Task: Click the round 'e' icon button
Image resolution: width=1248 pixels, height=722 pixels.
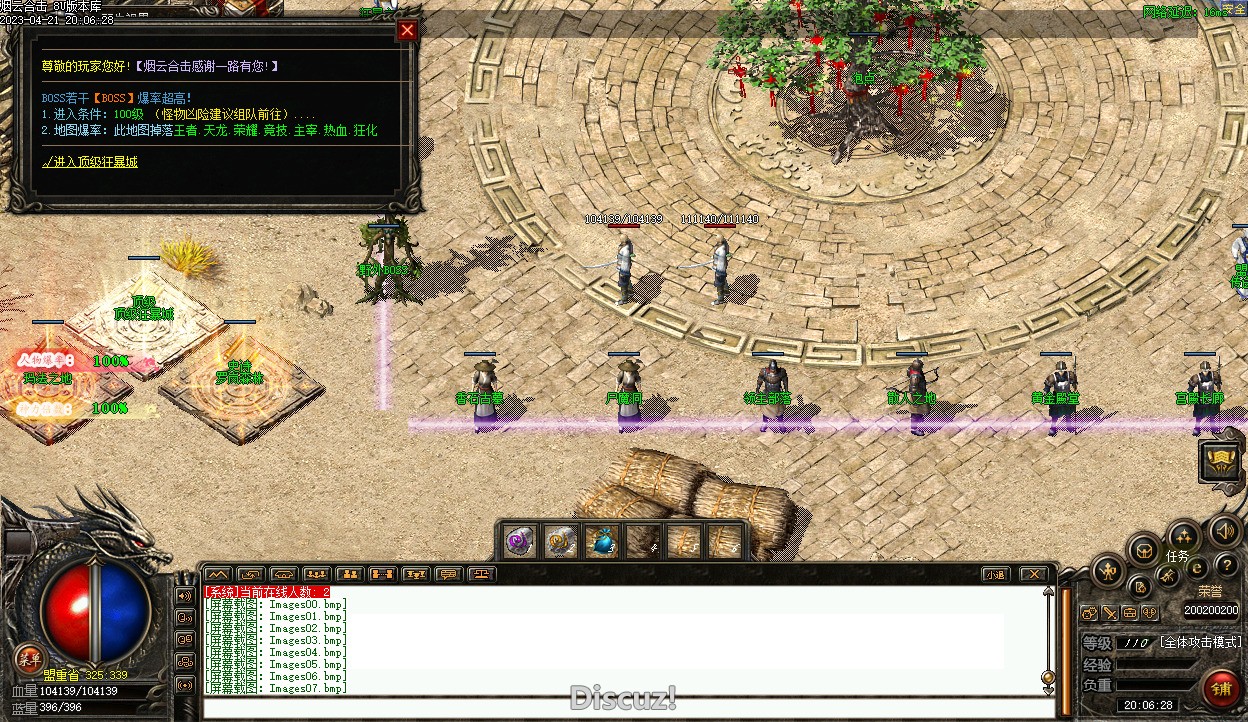Action: [x=1197, y=568]
